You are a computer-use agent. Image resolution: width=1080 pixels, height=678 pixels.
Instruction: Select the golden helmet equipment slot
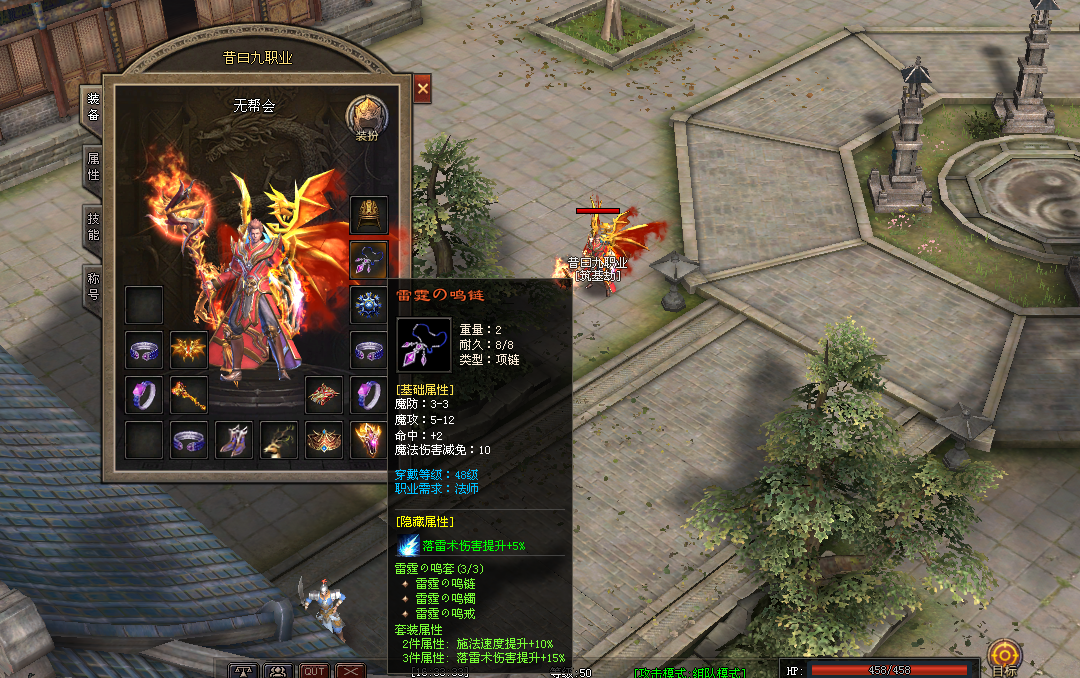[x=369, y=215]
